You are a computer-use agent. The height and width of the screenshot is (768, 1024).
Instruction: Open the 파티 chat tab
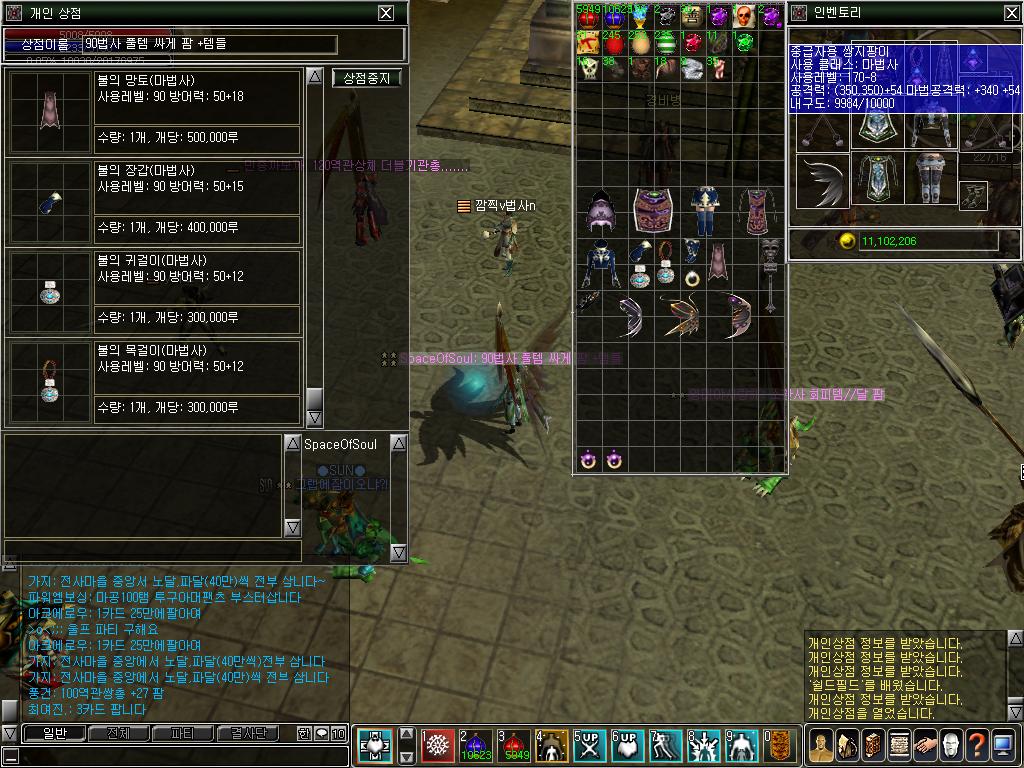(183, 734)
